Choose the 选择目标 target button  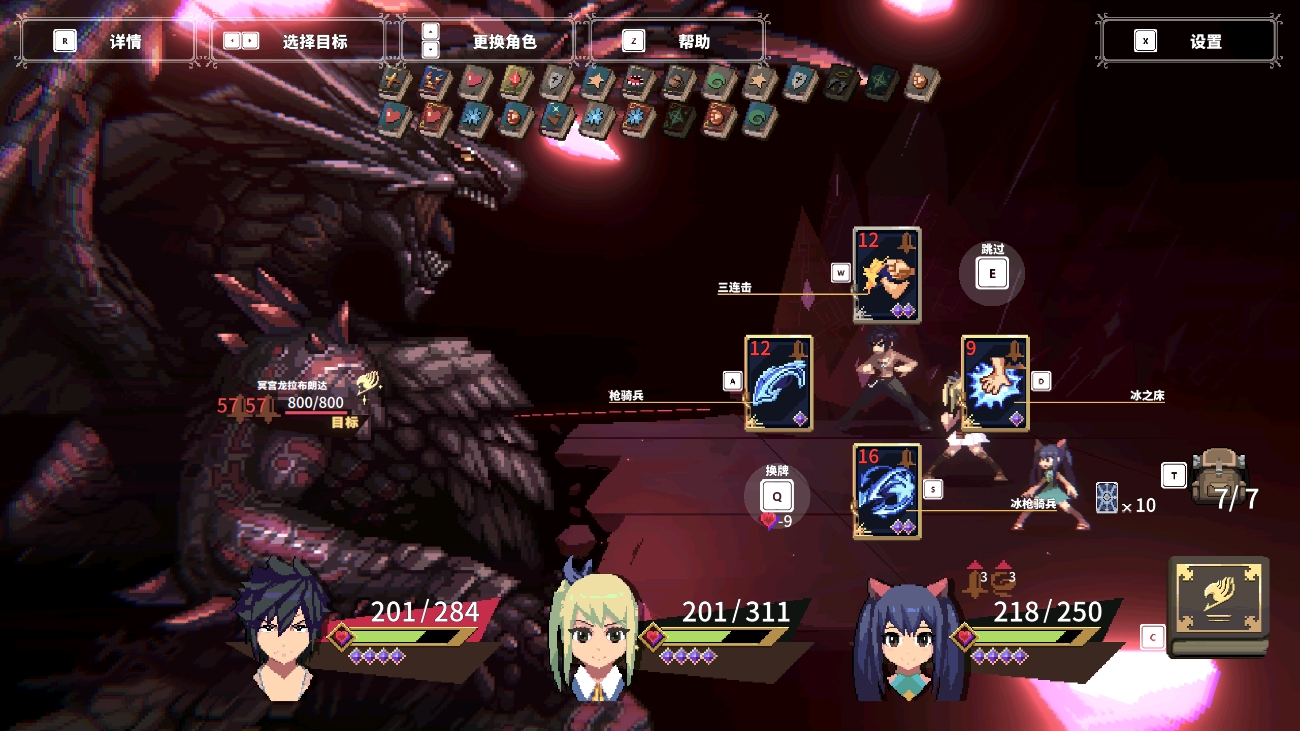(x=298, y=41)
